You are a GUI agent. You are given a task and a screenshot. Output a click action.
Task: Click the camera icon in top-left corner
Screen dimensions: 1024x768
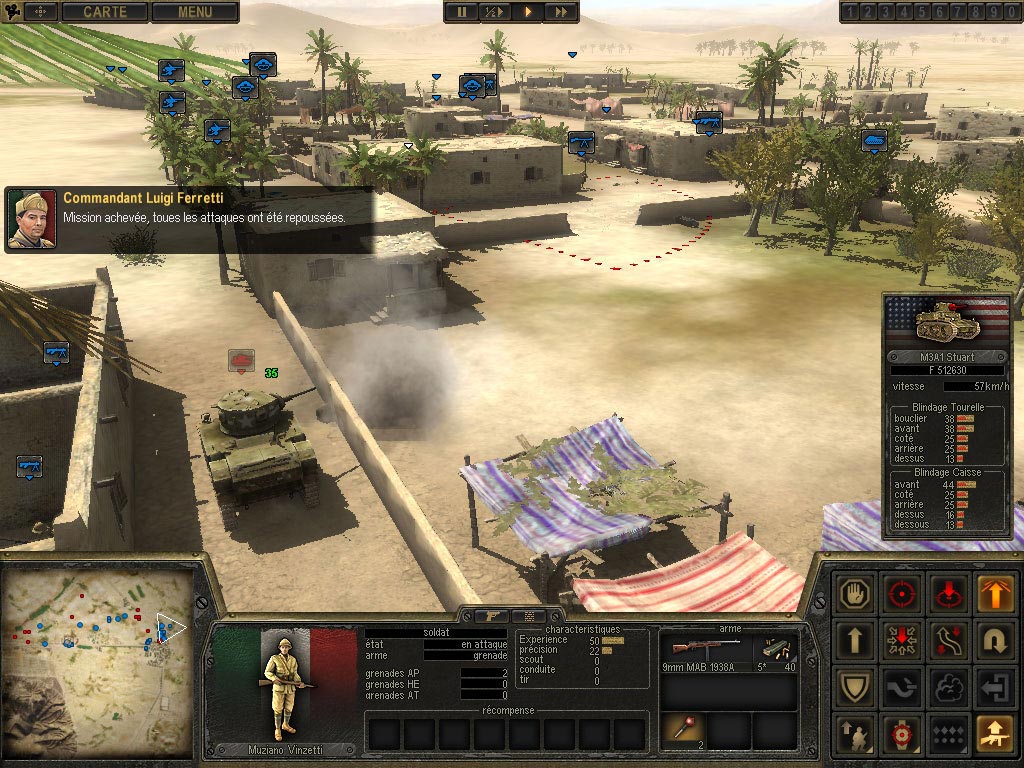(x=12, y=11)
